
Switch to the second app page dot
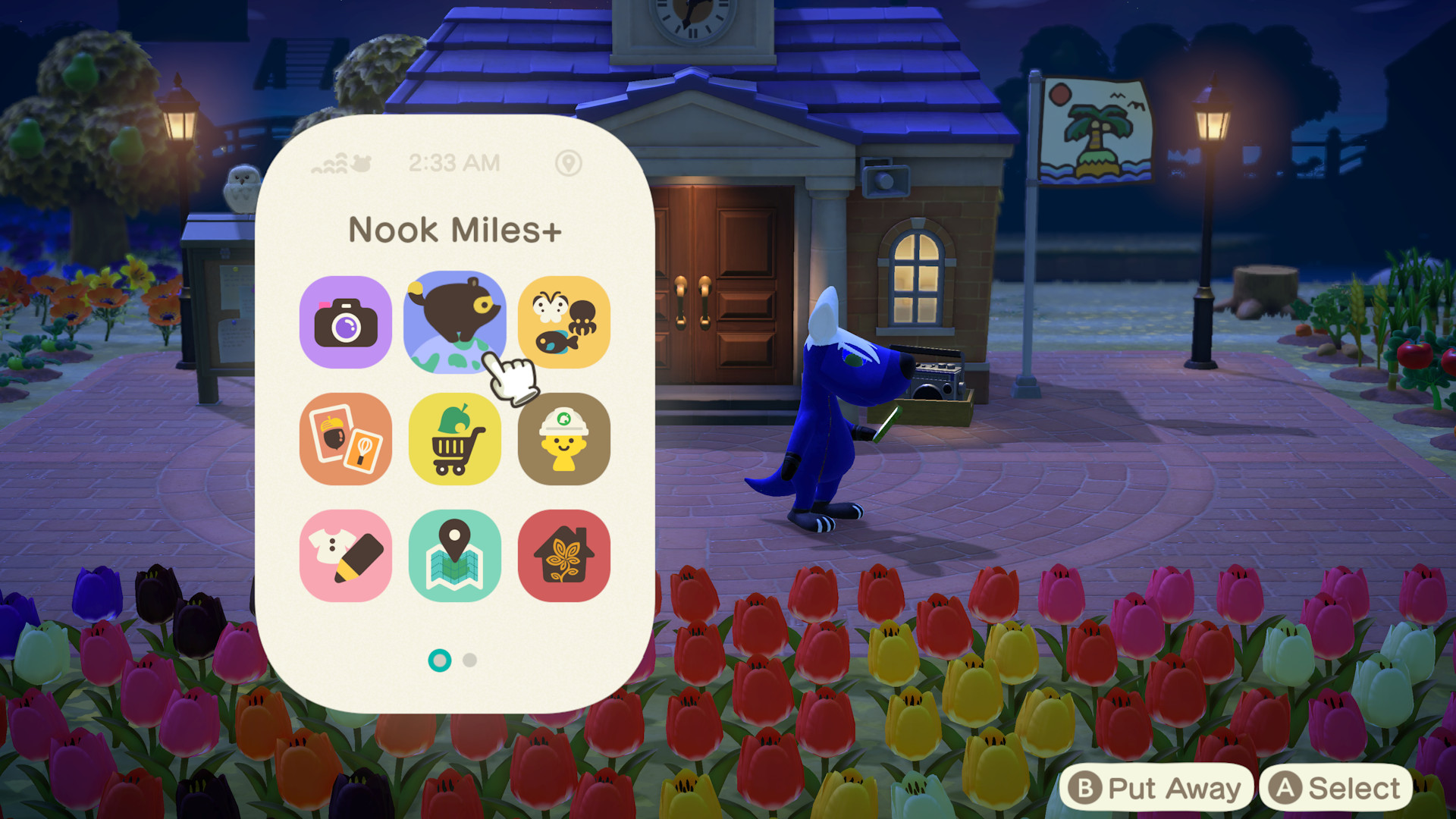(471, 661)
